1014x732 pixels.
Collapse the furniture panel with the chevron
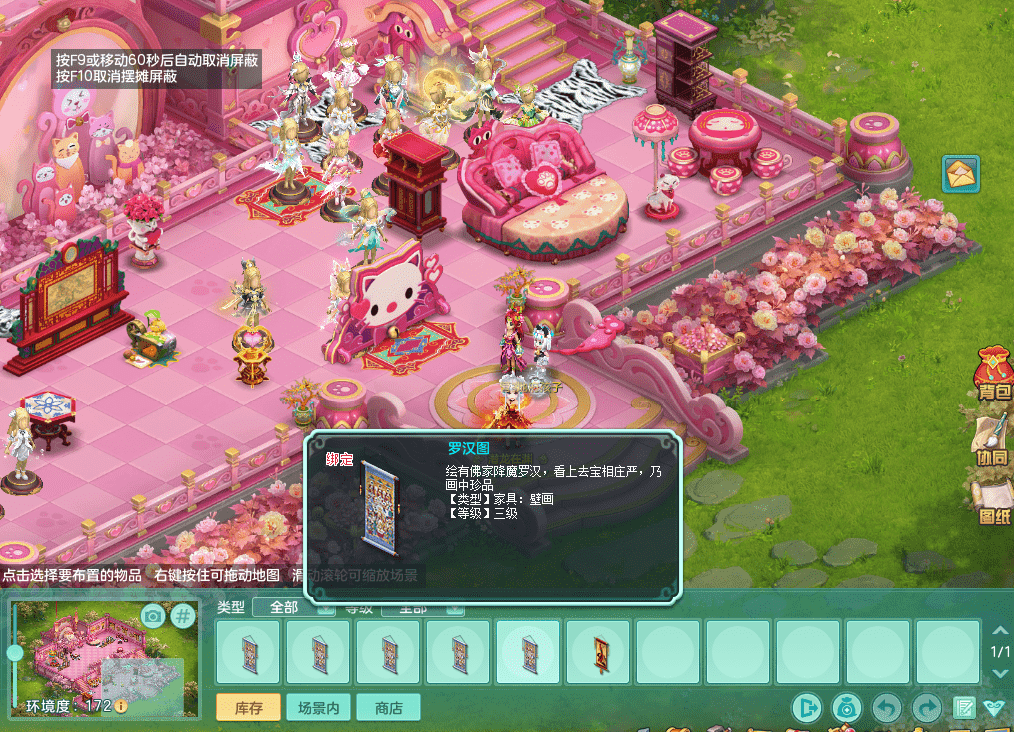point(993,708)
